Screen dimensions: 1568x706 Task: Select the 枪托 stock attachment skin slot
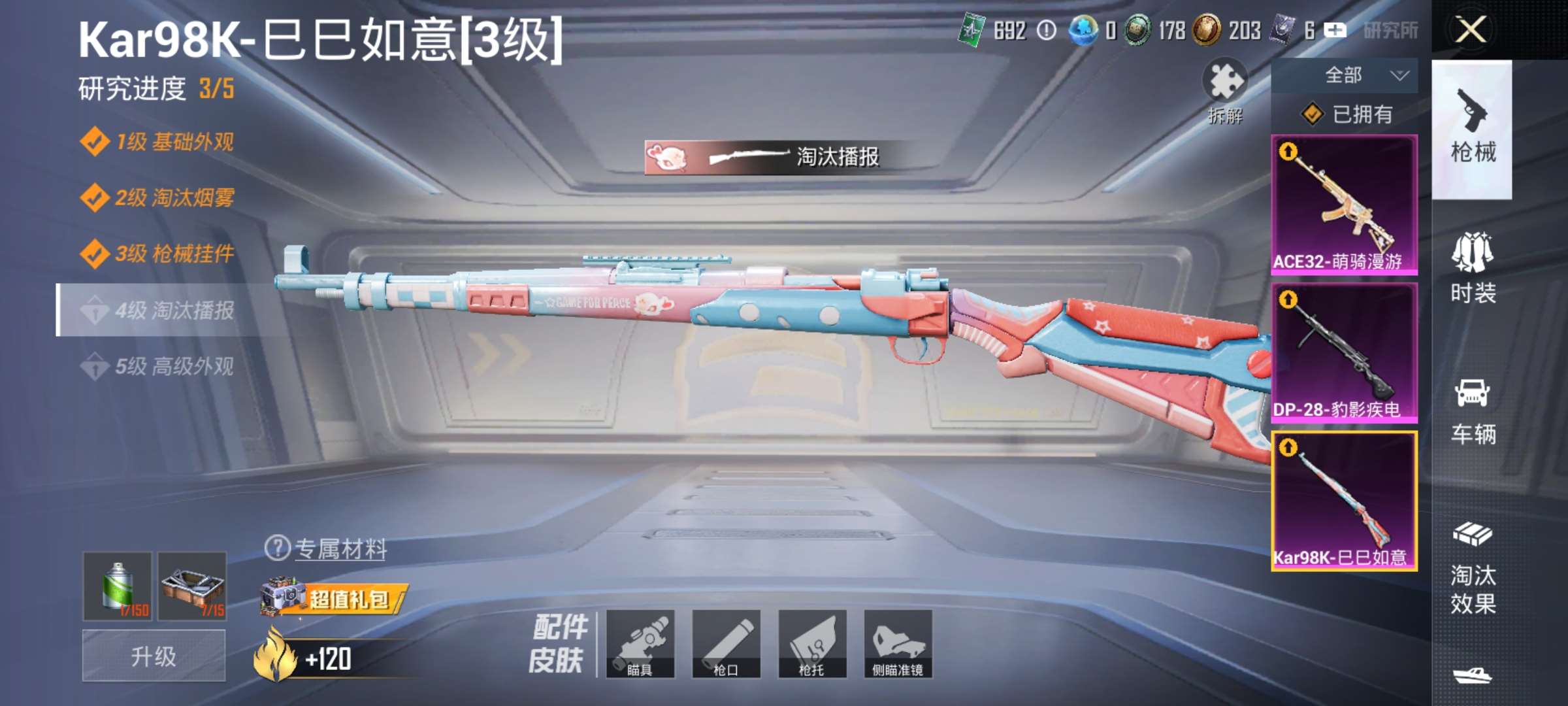pyautogui.click(x=812, y=643)
